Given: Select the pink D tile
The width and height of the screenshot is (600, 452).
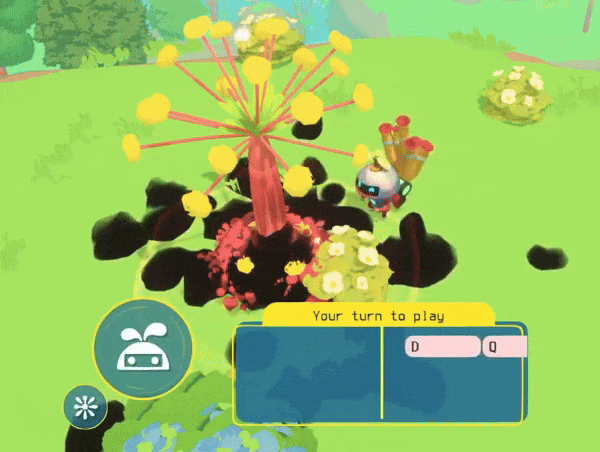Looking at the screenshot, I should [442, 347].
